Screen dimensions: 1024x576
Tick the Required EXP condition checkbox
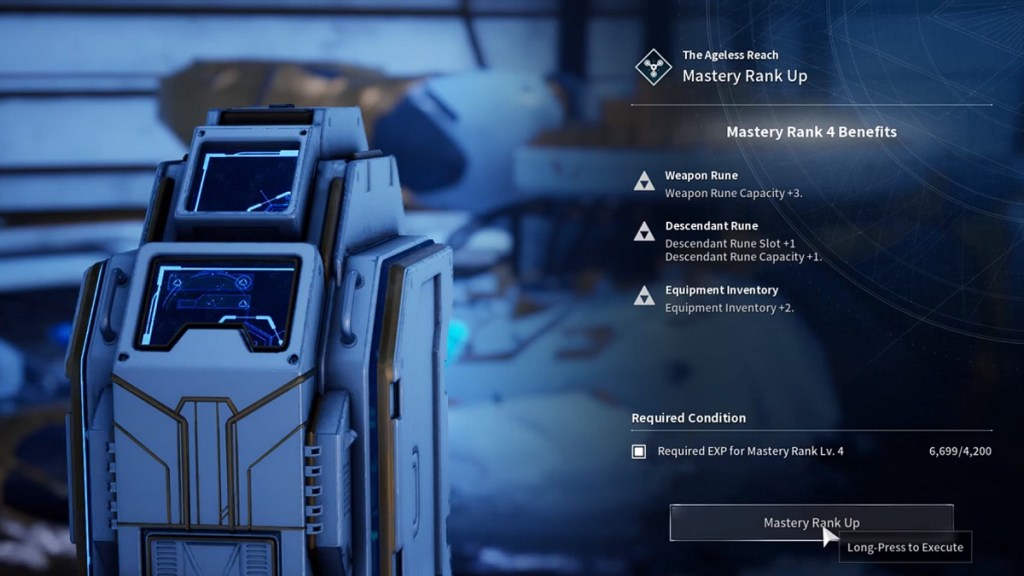(x=639, y=451)
